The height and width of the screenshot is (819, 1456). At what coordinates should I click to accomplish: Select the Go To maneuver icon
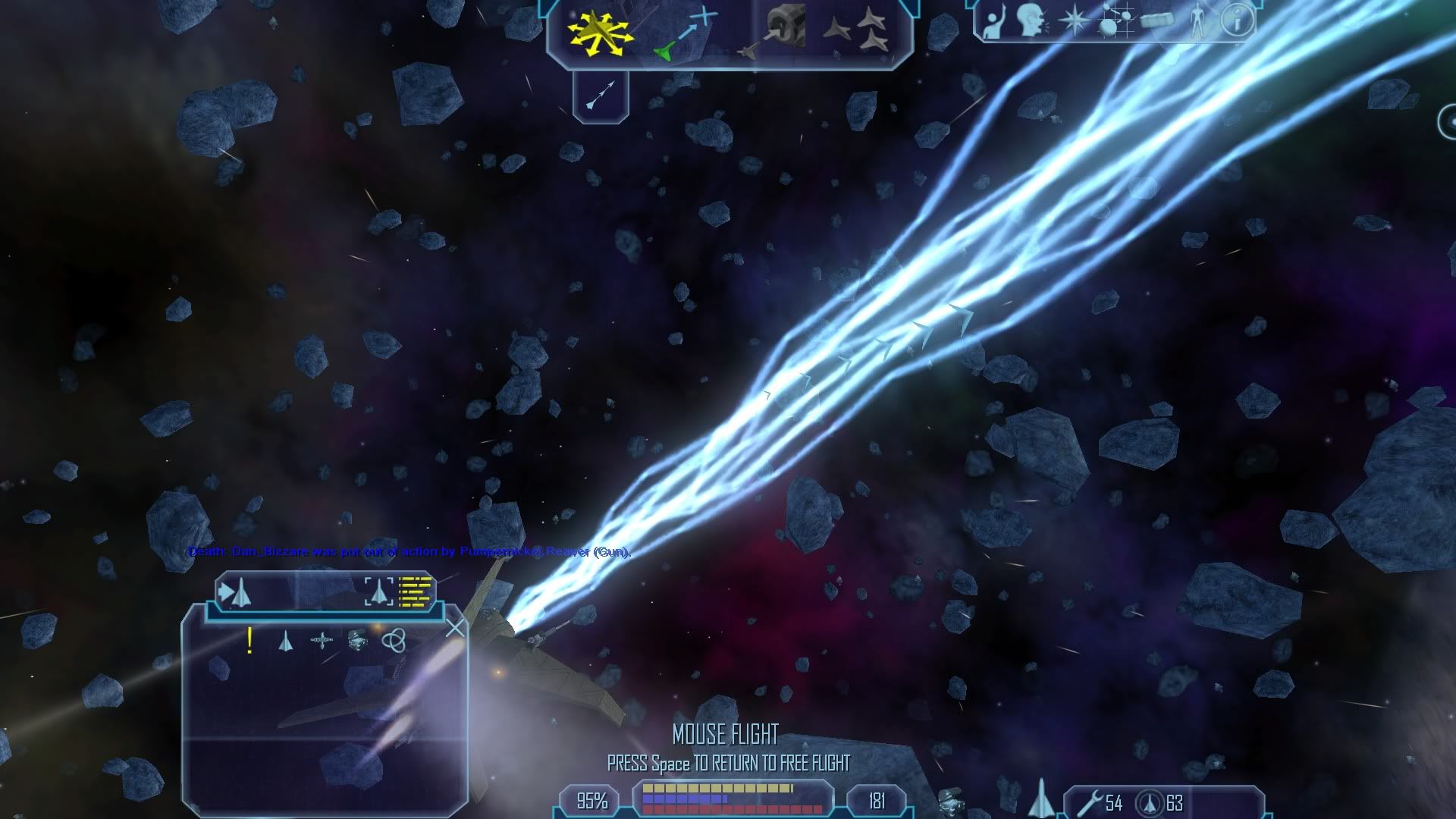685,33
